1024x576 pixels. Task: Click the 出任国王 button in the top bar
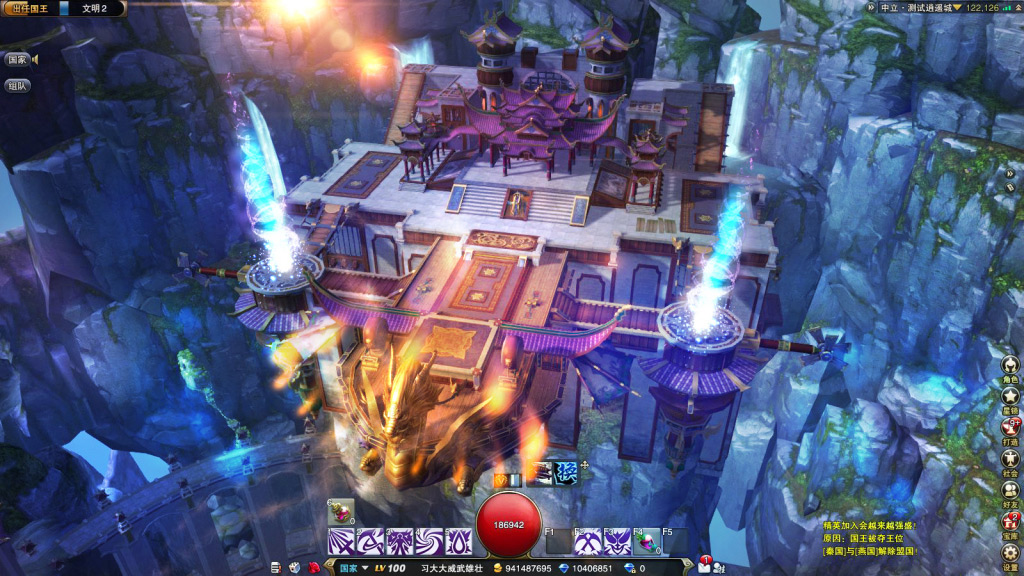pyautogui.click(x=29, y=8)
